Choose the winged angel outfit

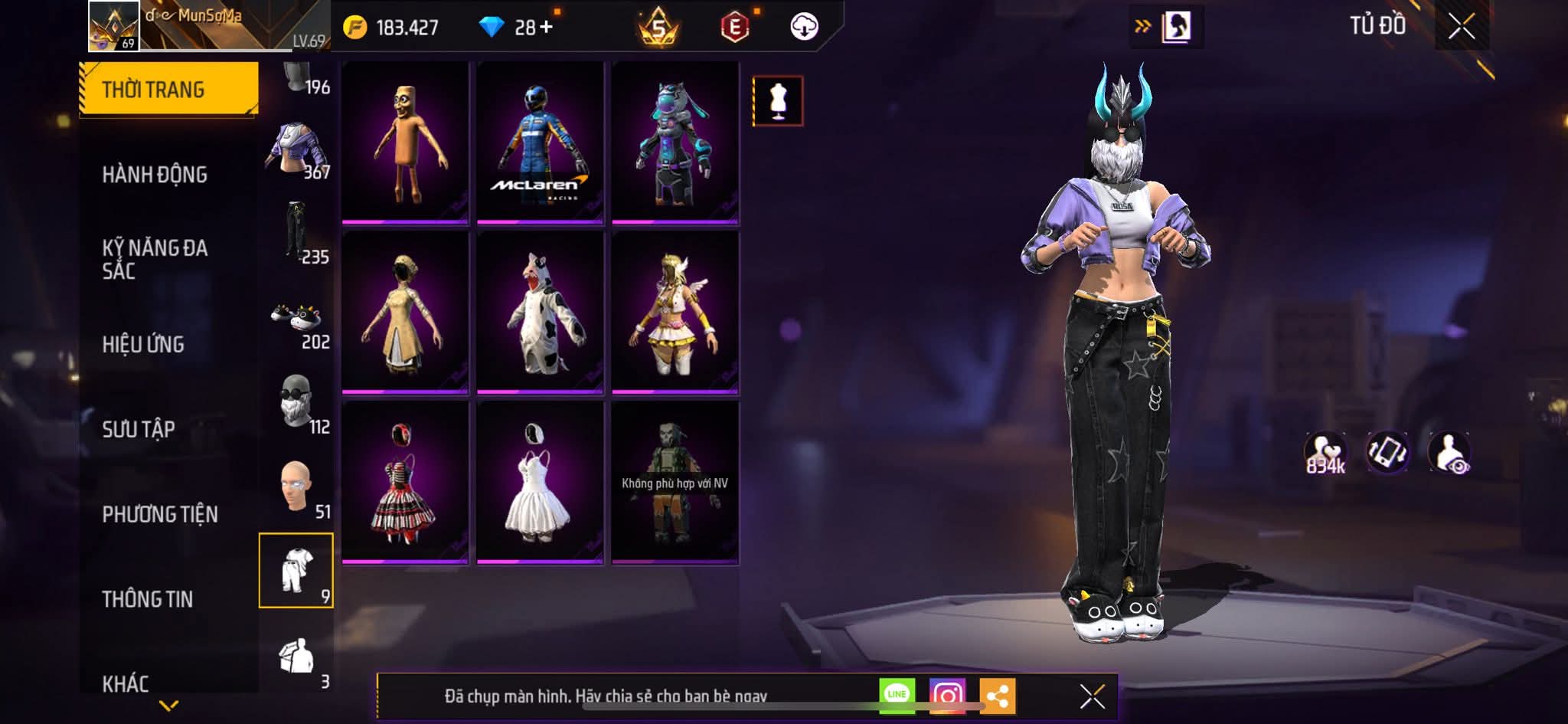[675, 313]
